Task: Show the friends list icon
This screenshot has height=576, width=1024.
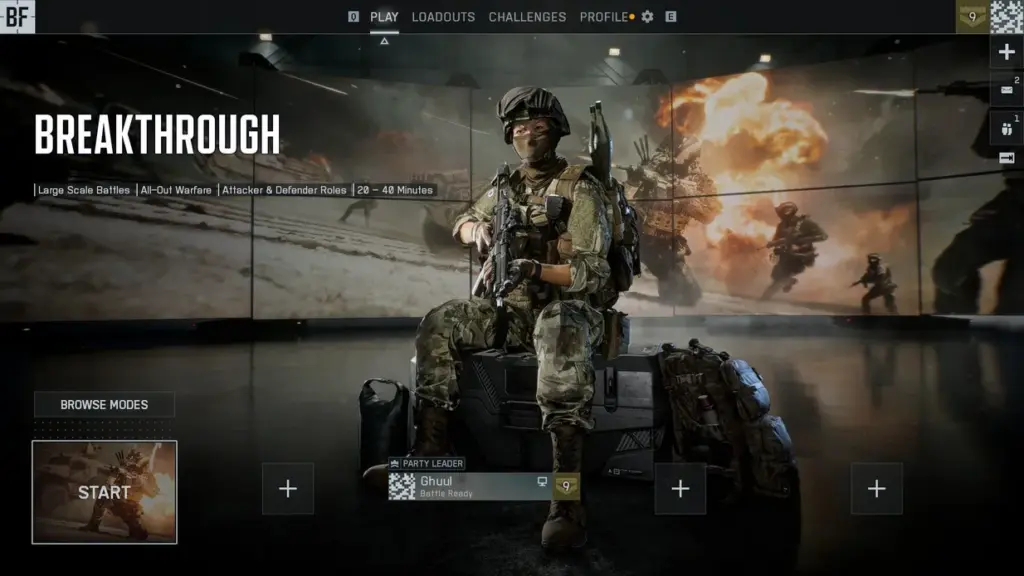Action: pyautogui.click(x=1006, y=126)
